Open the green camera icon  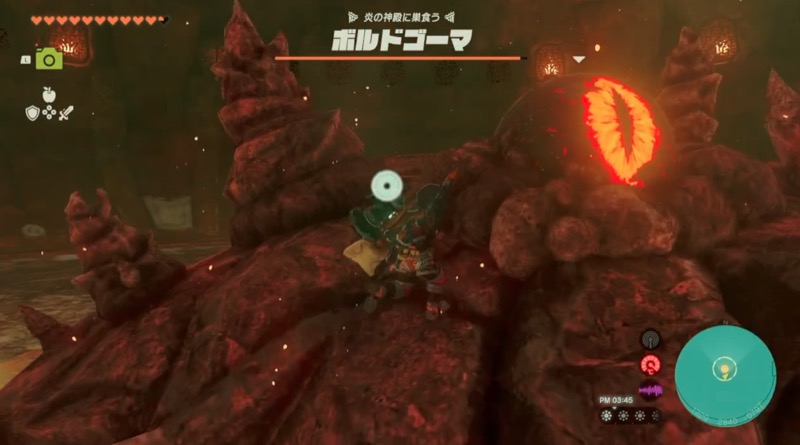coord(48,60)
